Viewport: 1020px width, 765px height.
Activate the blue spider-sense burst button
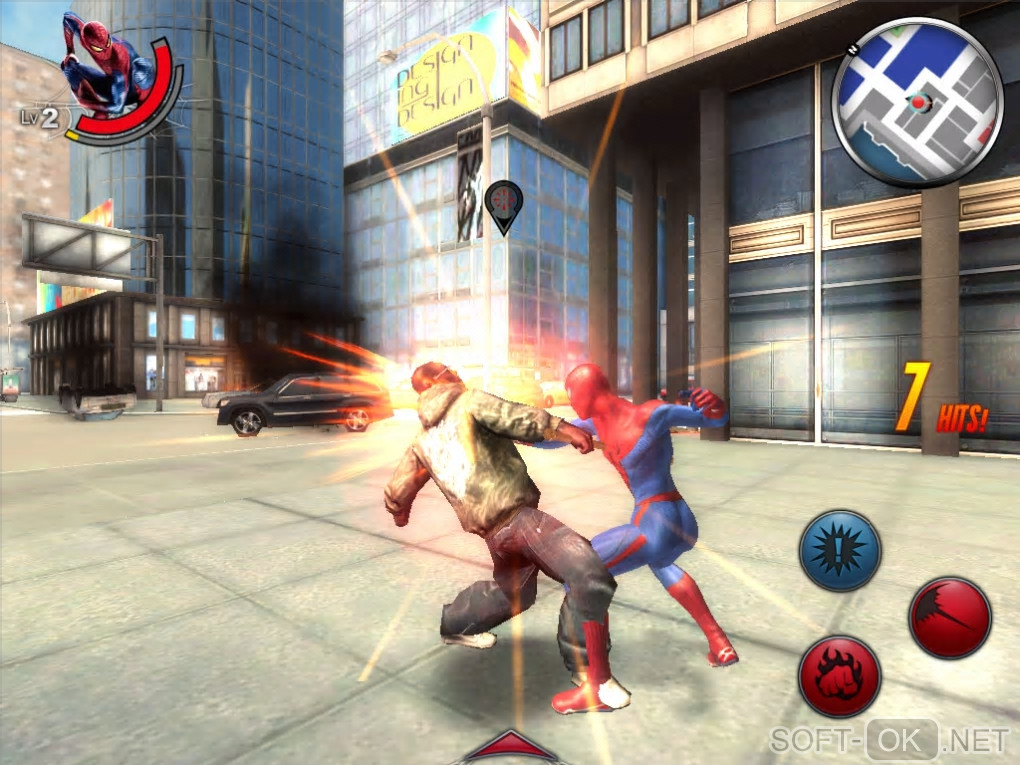[x=839, y=551]
